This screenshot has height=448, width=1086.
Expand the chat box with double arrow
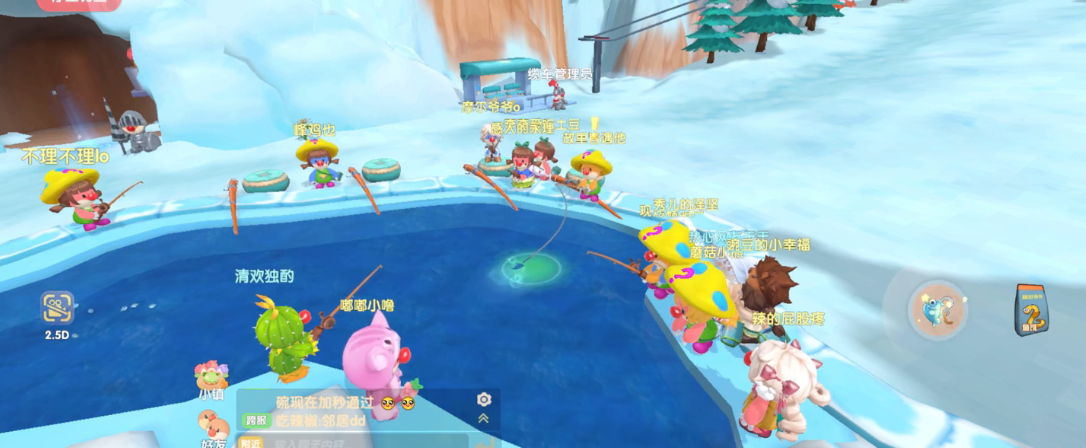tap(484, 418)
